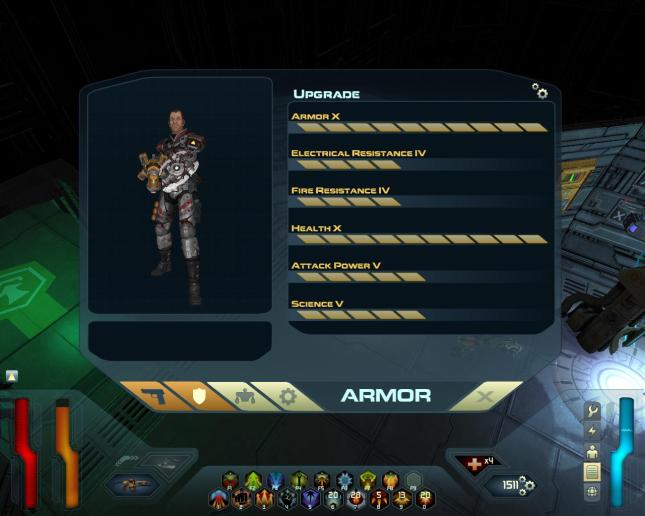This screenshot has width=645, height=516.
Task: Open the character figure icon
Action: (592, 451)
